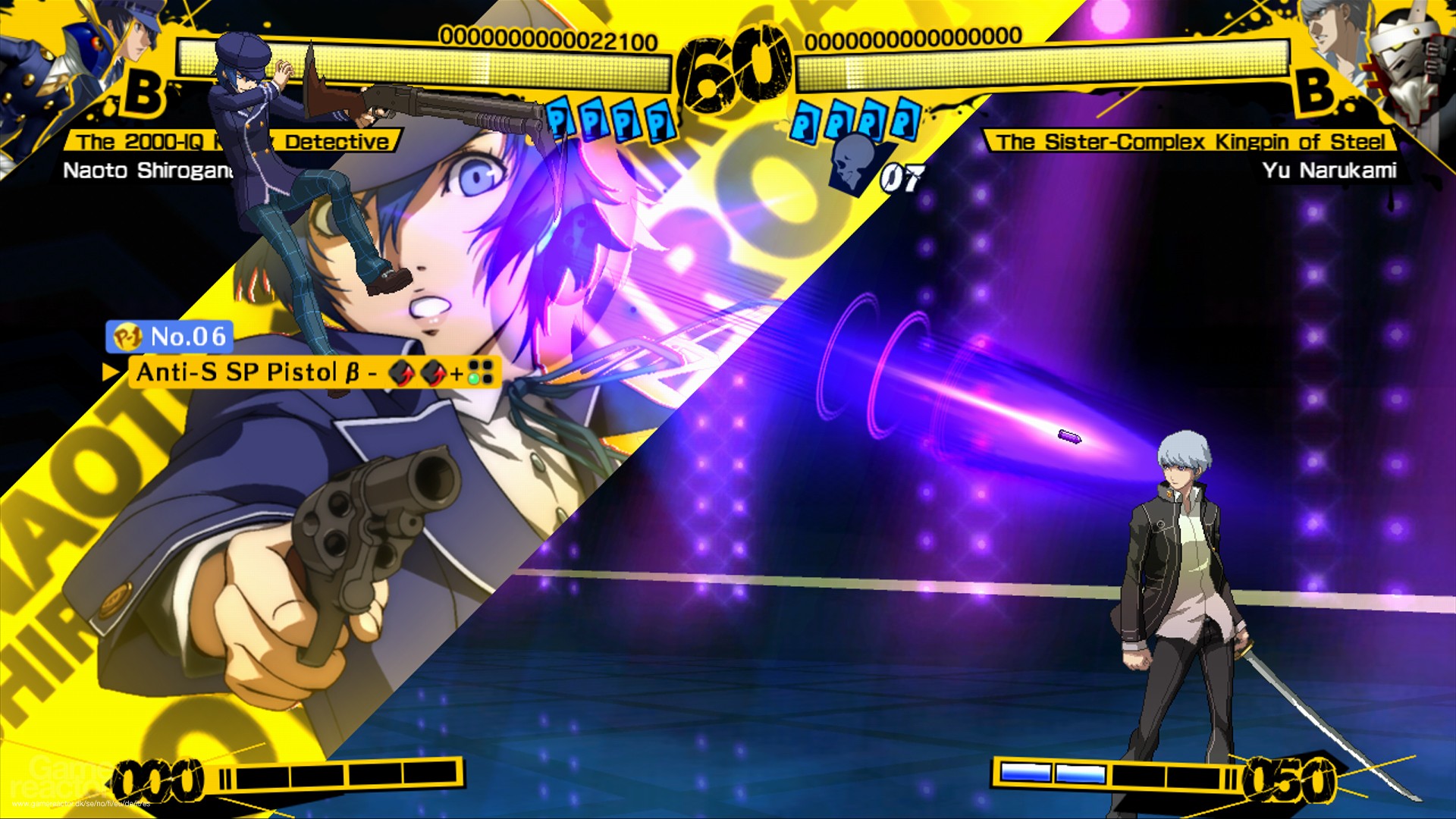Click a blue Persona card under Naoto's health bar
Viewport: 1456px width, 819px height.
(626, 121)
